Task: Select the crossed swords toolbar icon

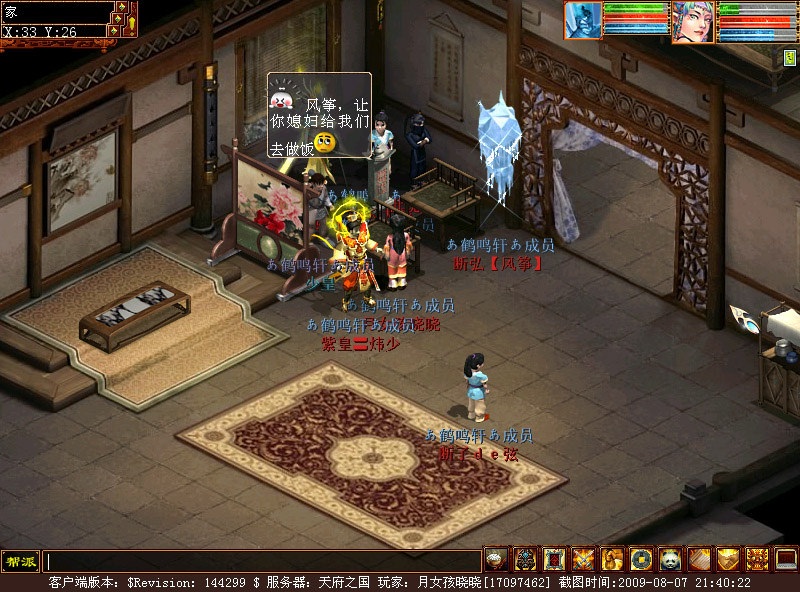Action: click(583, 560)
